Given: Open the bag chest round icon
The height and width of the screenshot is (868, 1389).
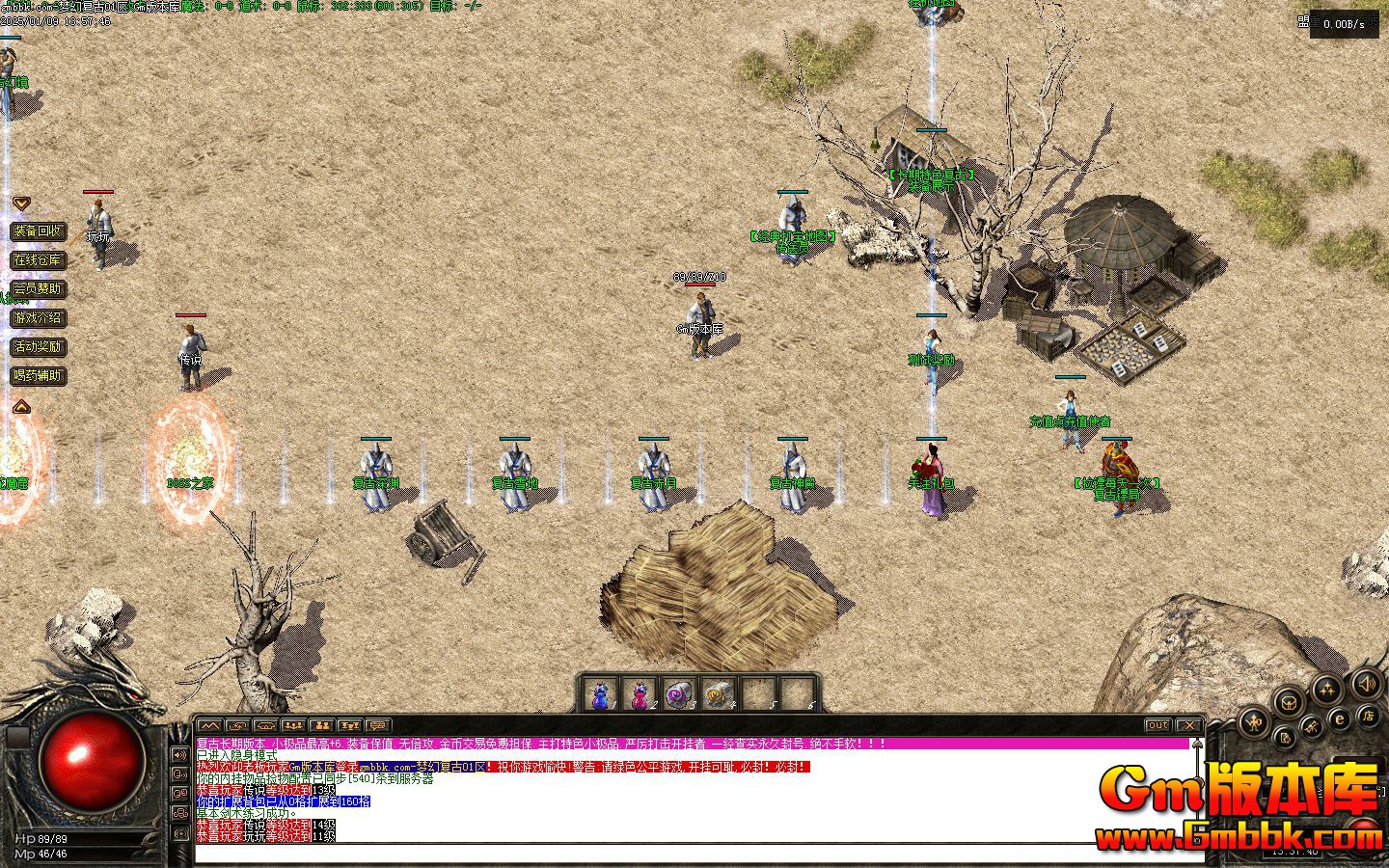Looking at the screenshot, I should pos(1290,701).
